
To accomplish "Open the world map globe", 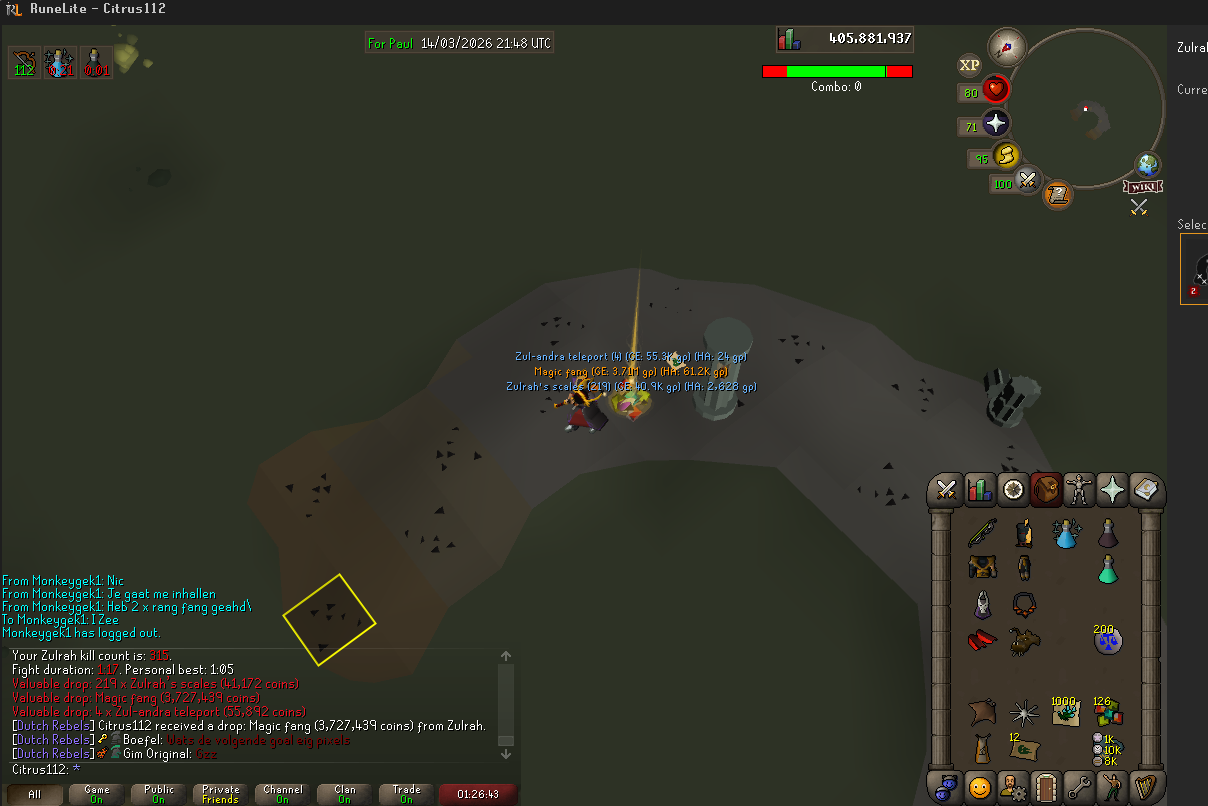I will coord(1146,165).
